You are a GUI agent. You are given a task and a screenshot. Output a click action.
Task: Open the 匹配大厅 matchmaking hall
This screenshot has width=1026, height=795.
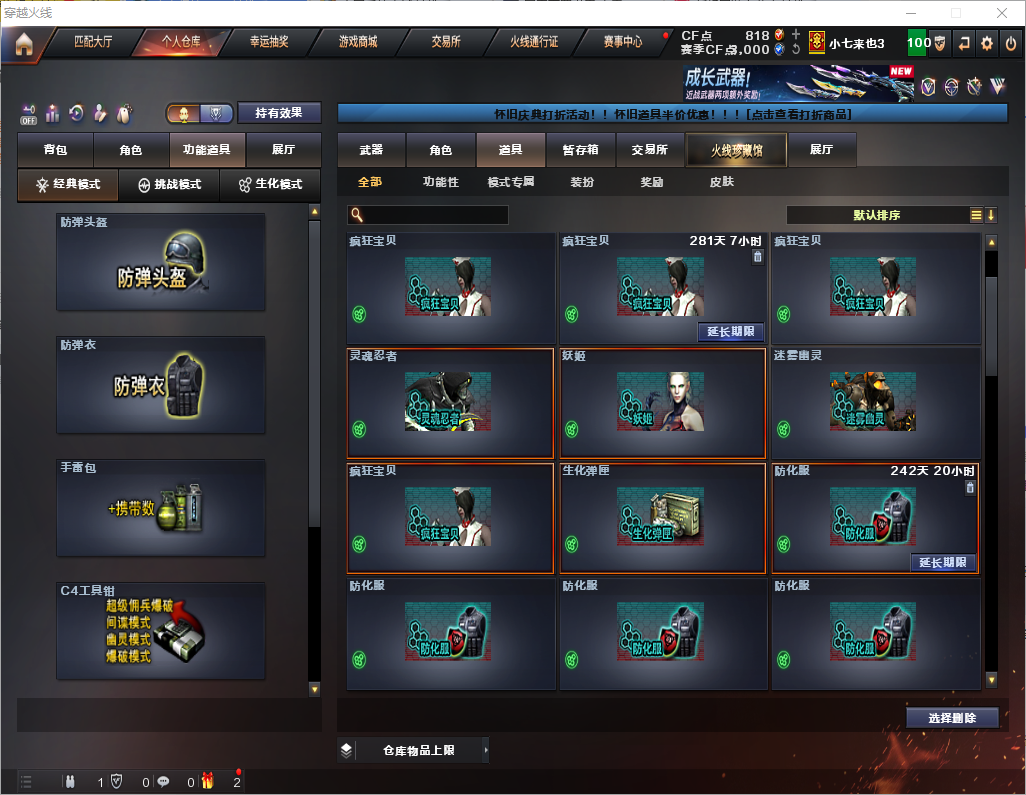(x=93, y=42)
